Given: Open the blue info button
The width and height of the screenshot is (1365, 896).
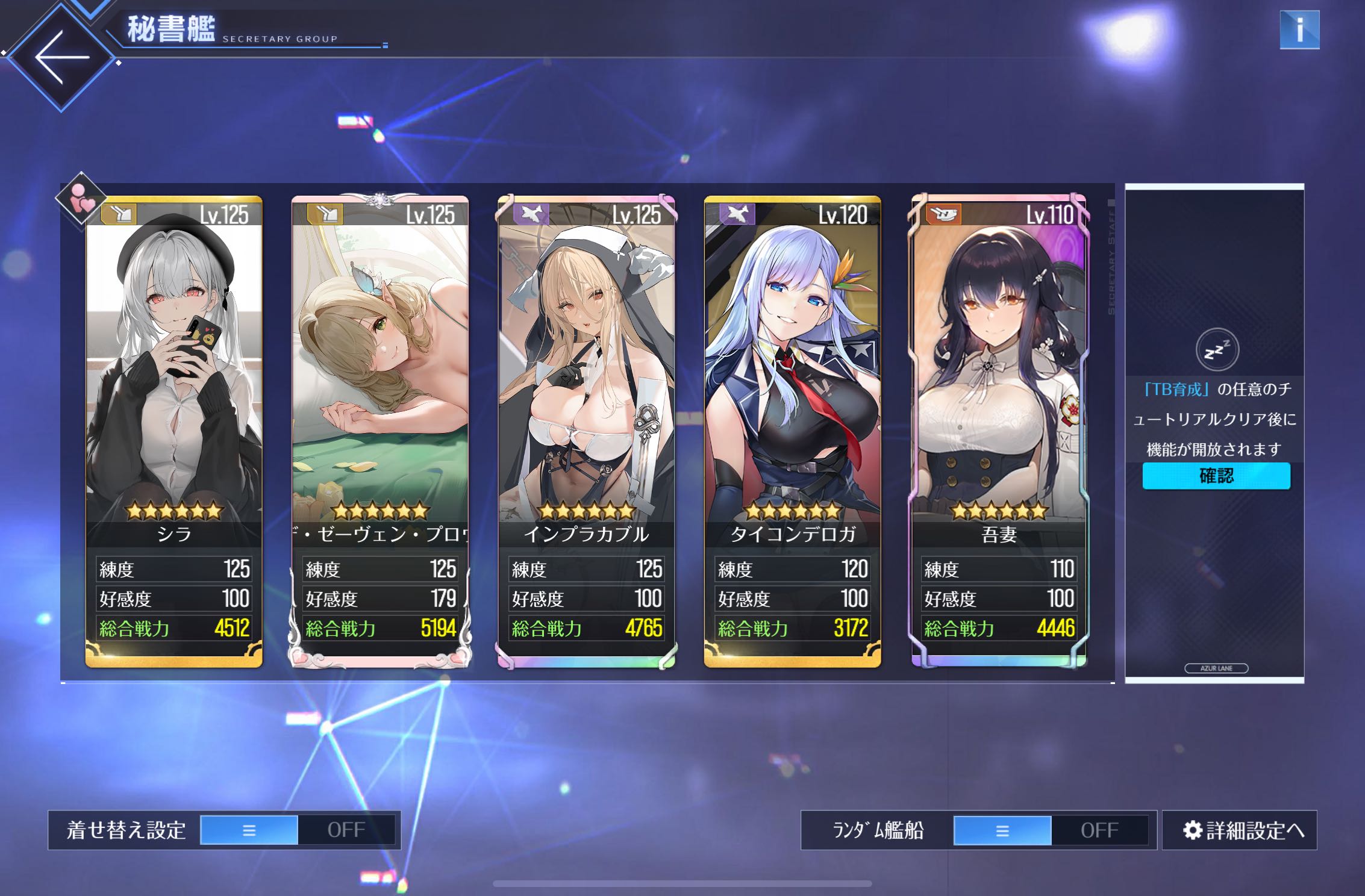Looking at the screenshot, I should click(1299, 30).
